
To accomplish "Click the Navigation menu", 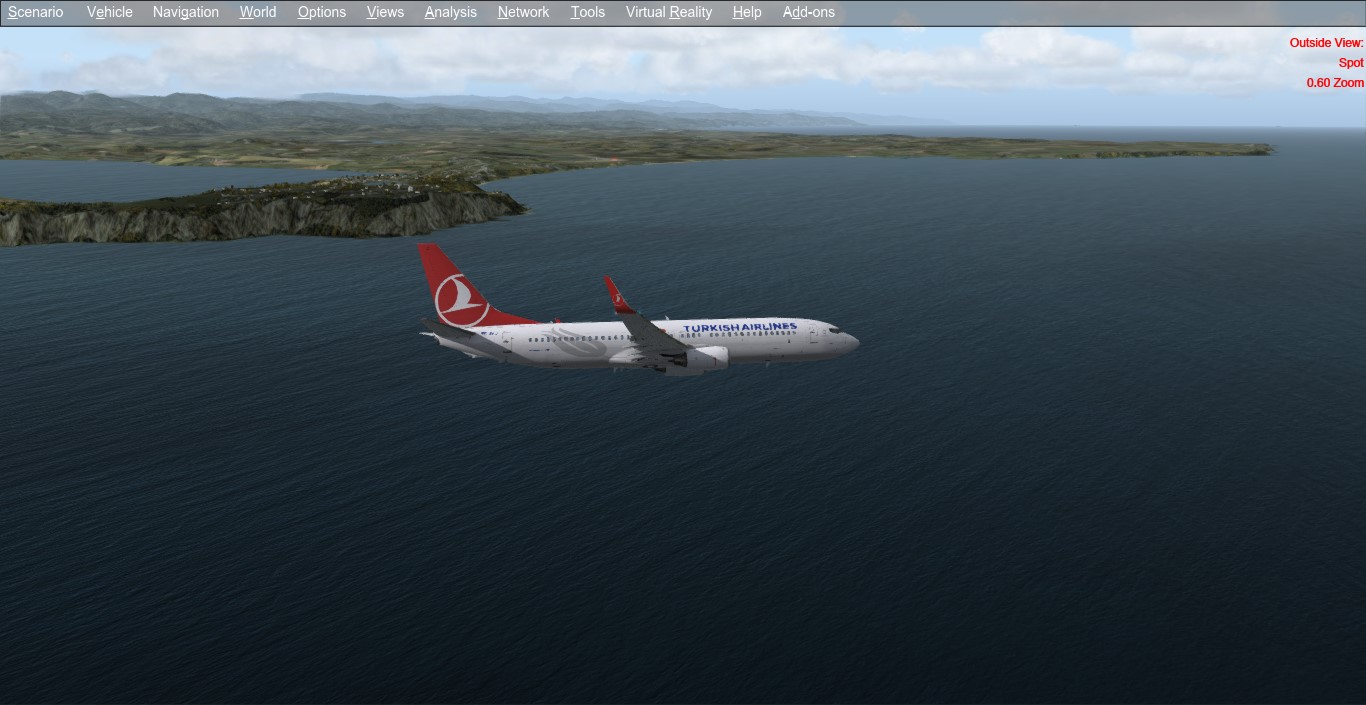I will click(x=186, y=12).
